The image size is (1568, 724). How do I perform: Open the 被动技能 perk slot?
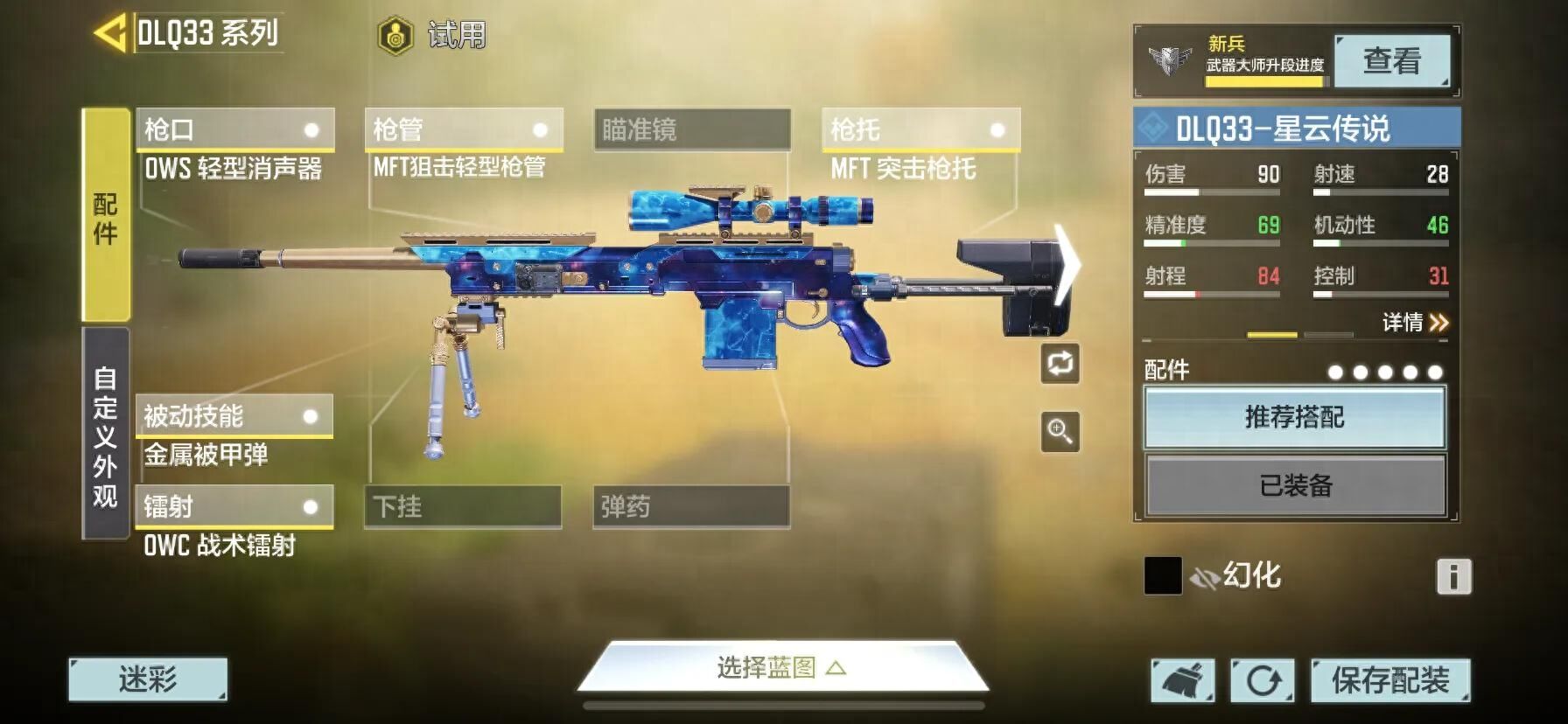click(x=234, y=416)
